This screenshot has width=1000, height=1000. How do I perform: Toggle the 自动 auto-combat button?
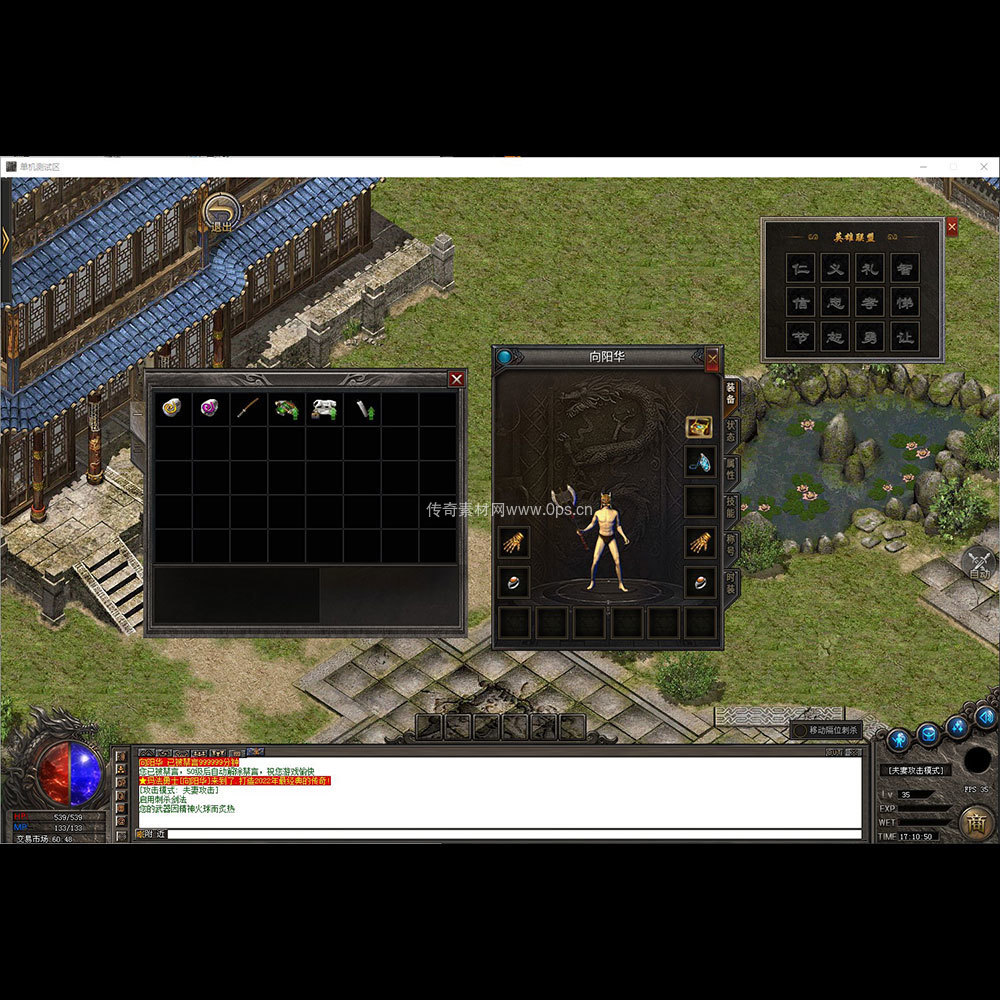pos(980,565)
